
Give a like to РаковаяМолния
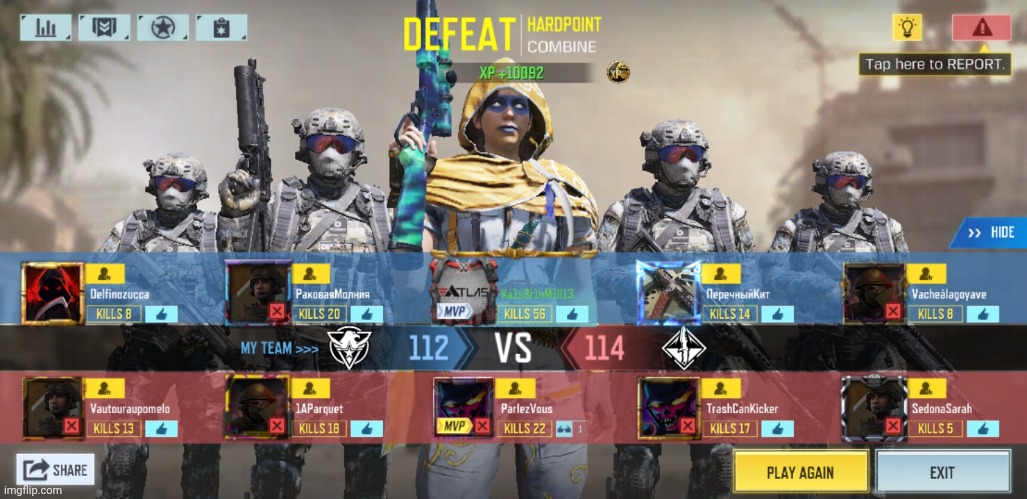pos(366,314)
